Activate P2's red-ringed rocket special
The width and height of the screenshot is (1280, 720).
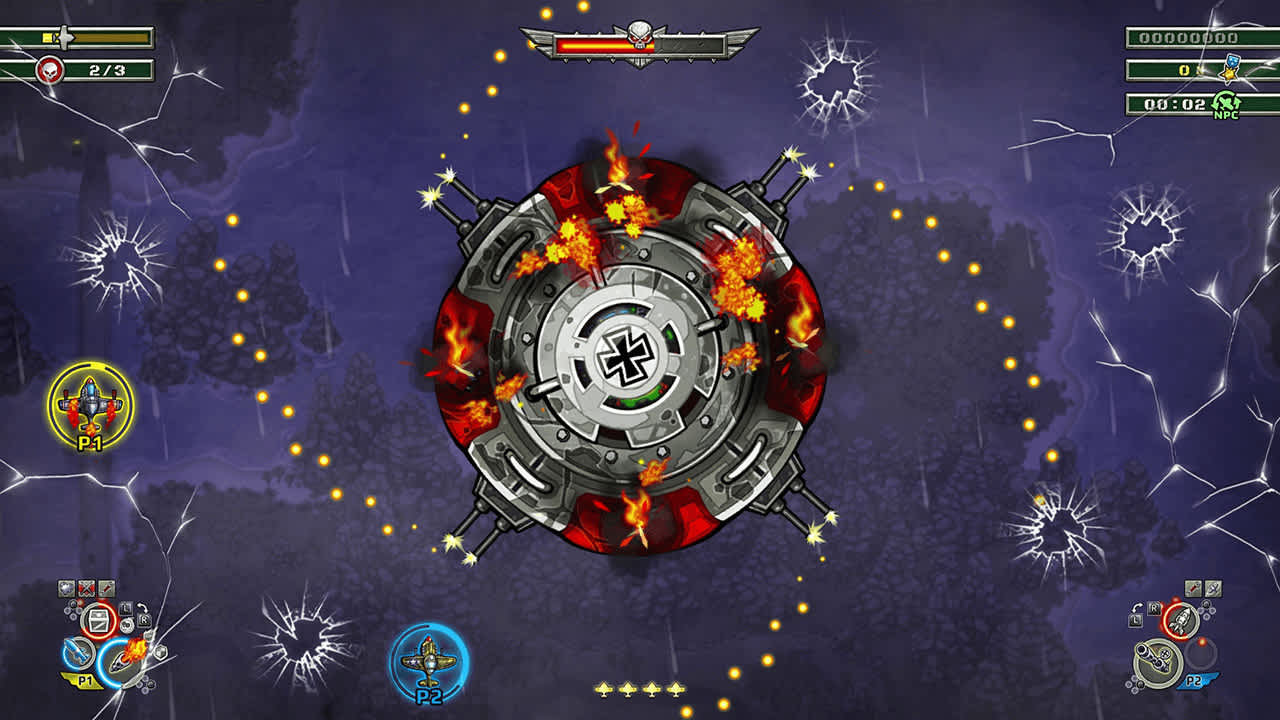pyautogui.click(x=1181, y=621)
